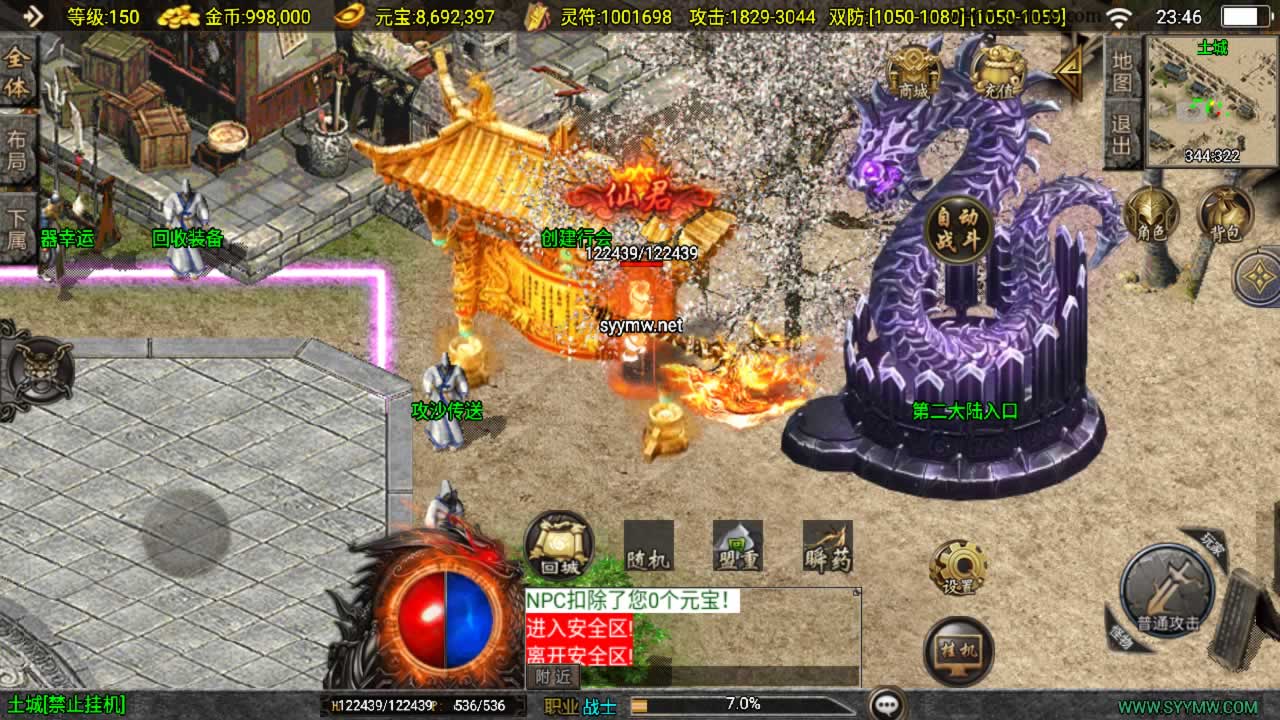Activate the 挂机 idle mode button

[x=958, y=650]
